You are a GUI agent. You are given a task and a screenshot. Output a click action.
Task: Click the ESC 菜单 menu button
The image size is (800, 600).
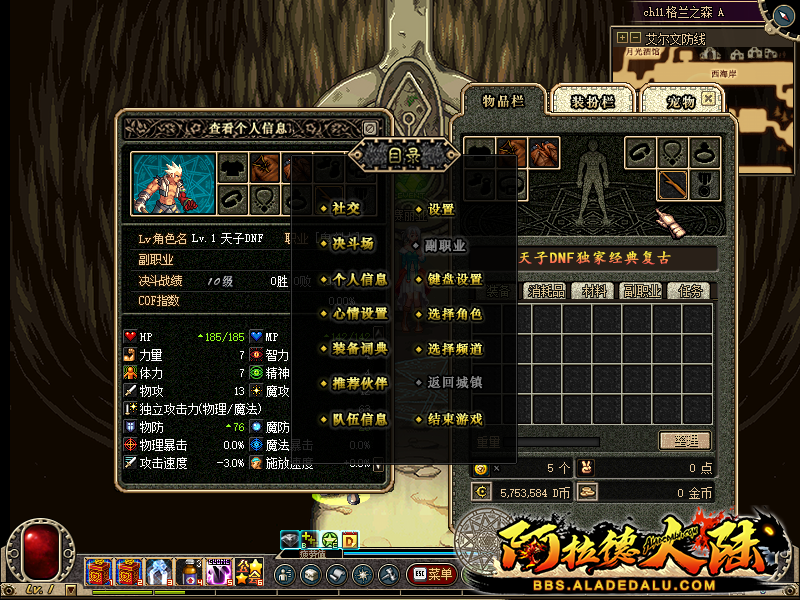[x=432, y=575]
